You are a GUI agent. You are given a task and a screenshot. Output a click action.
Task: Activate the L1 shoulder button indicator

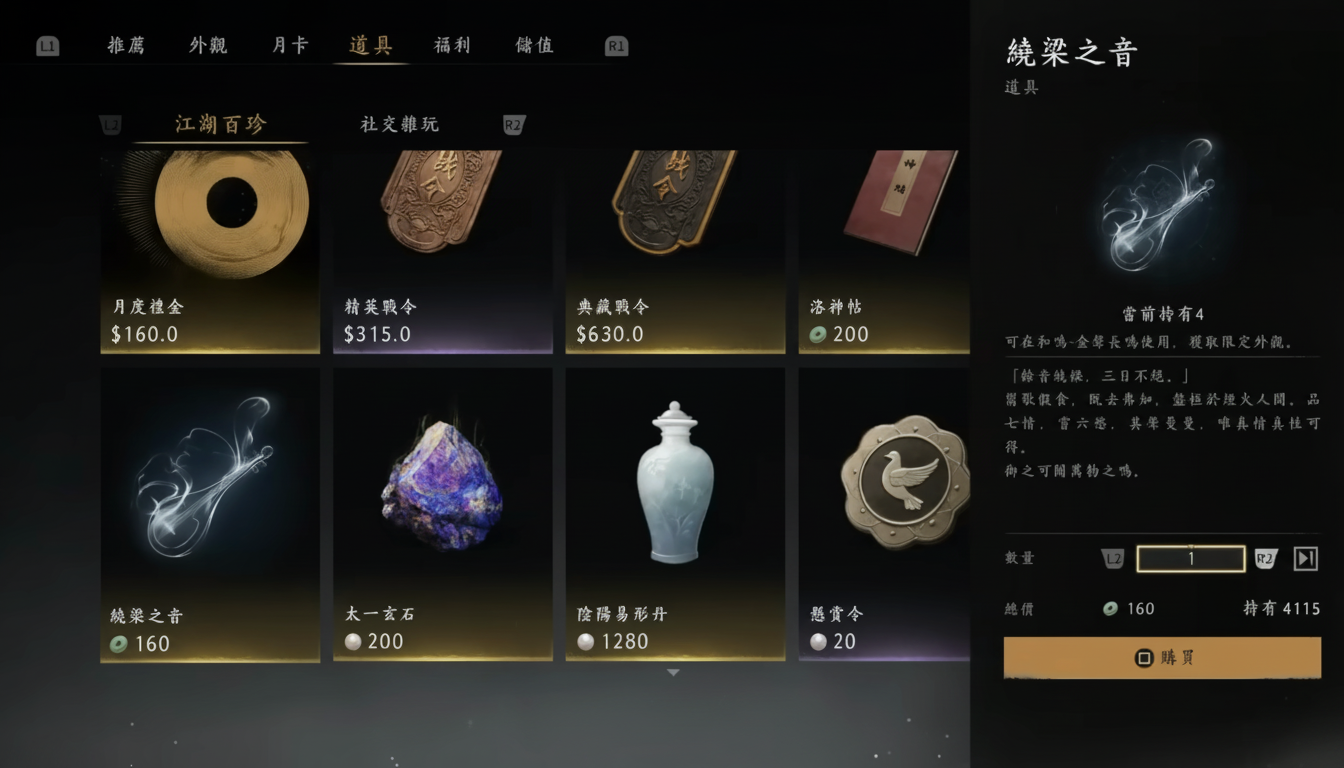(x=46, y=45)
